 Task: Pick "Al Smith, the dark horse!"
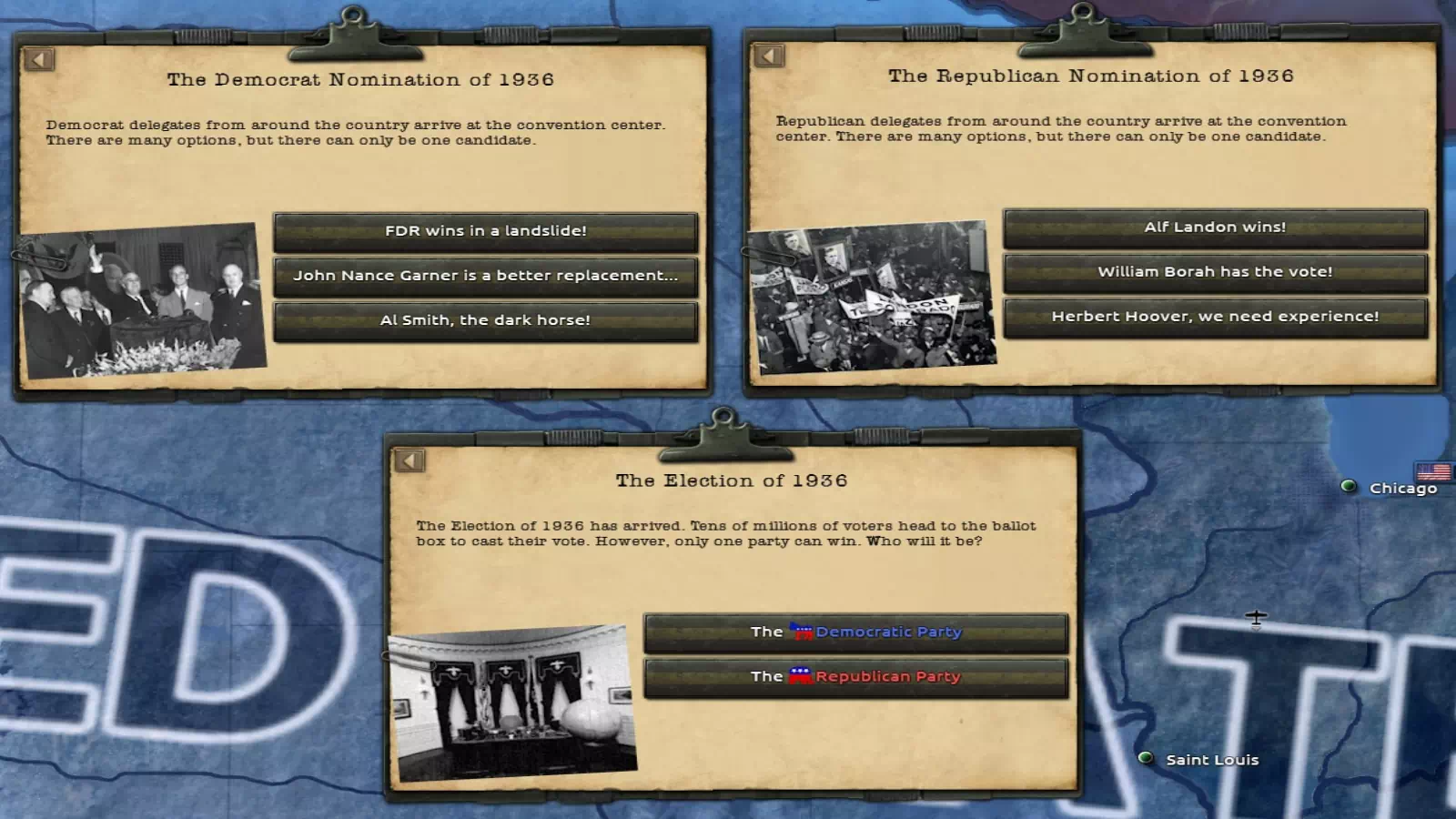tap(485, 320)
